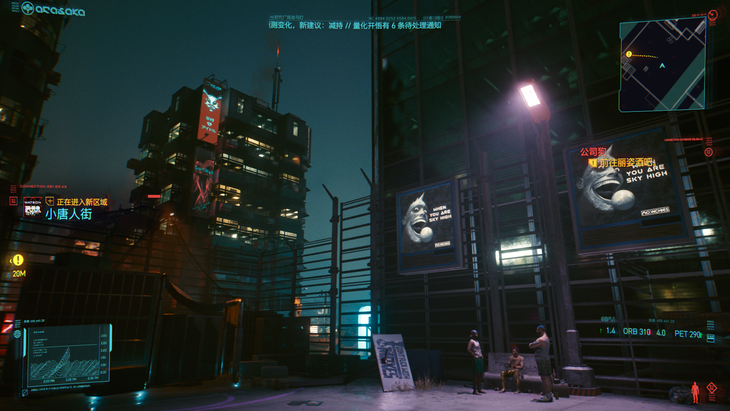Open the 小唐人街 new area notification
This screenshot has height=411, width=730.
click(x=69, y=214)
